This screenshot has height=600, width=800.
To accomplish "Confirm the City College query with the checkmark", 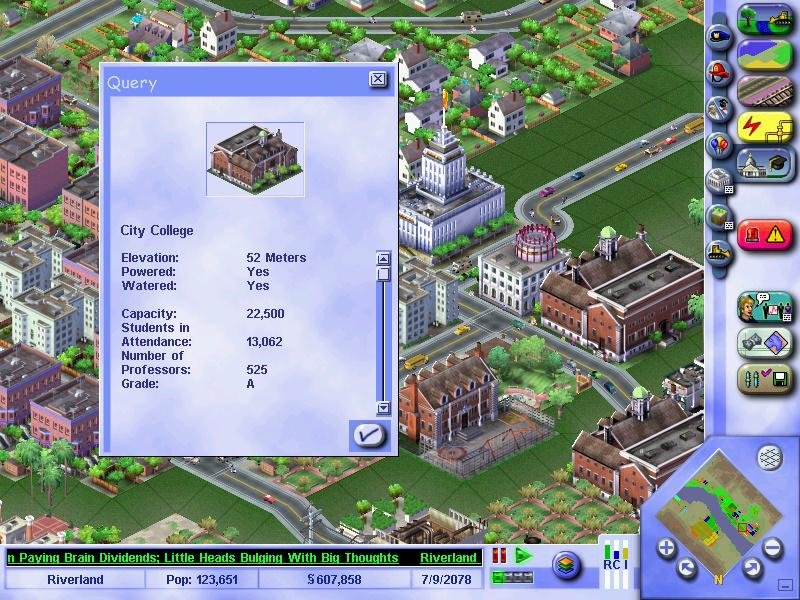I will [368, 434].
